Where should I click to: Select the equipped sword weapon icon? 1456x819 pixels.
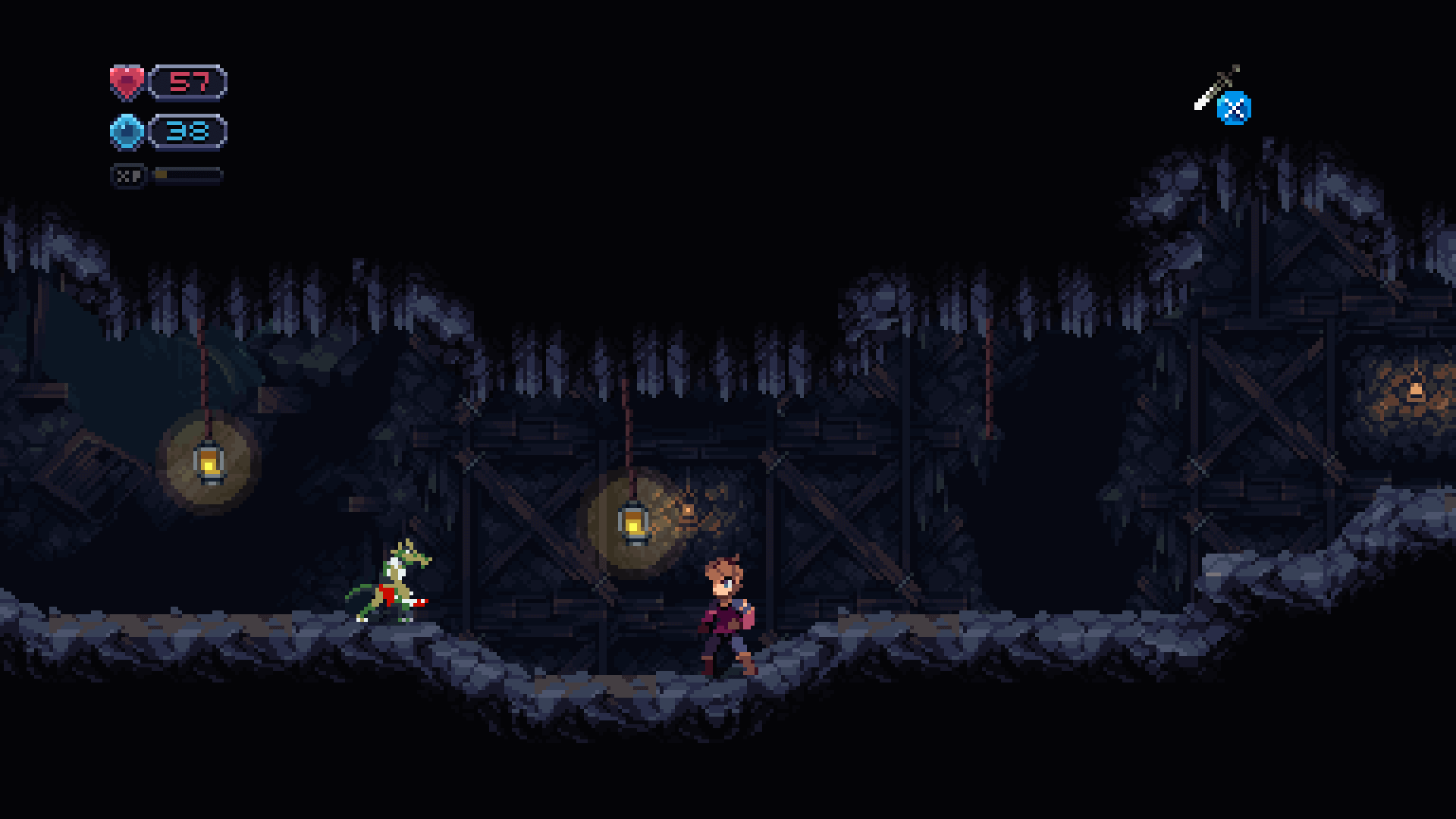(1216, 89)
